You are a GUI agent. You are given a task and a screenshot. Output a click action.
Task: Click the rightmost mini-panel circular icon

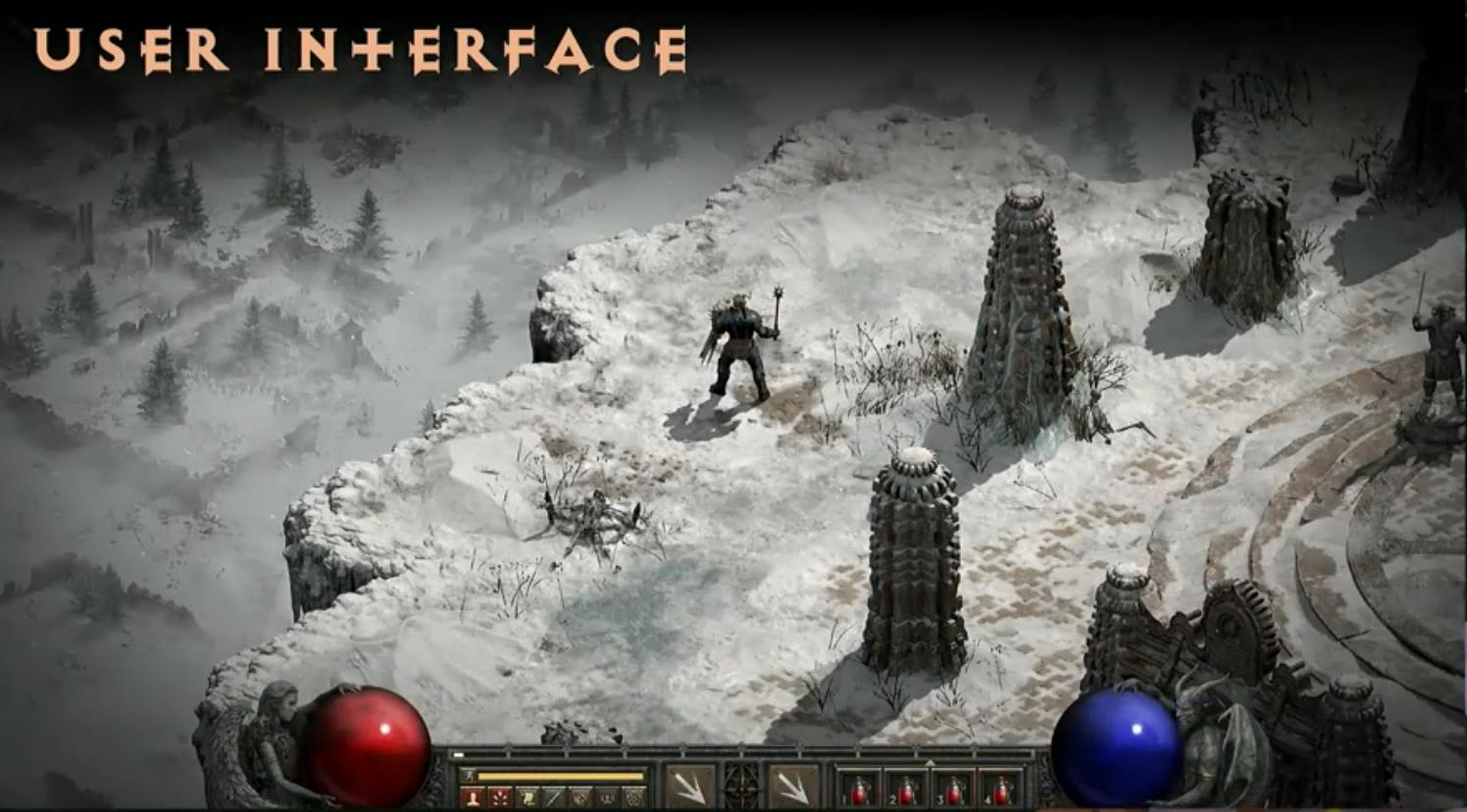634,797
